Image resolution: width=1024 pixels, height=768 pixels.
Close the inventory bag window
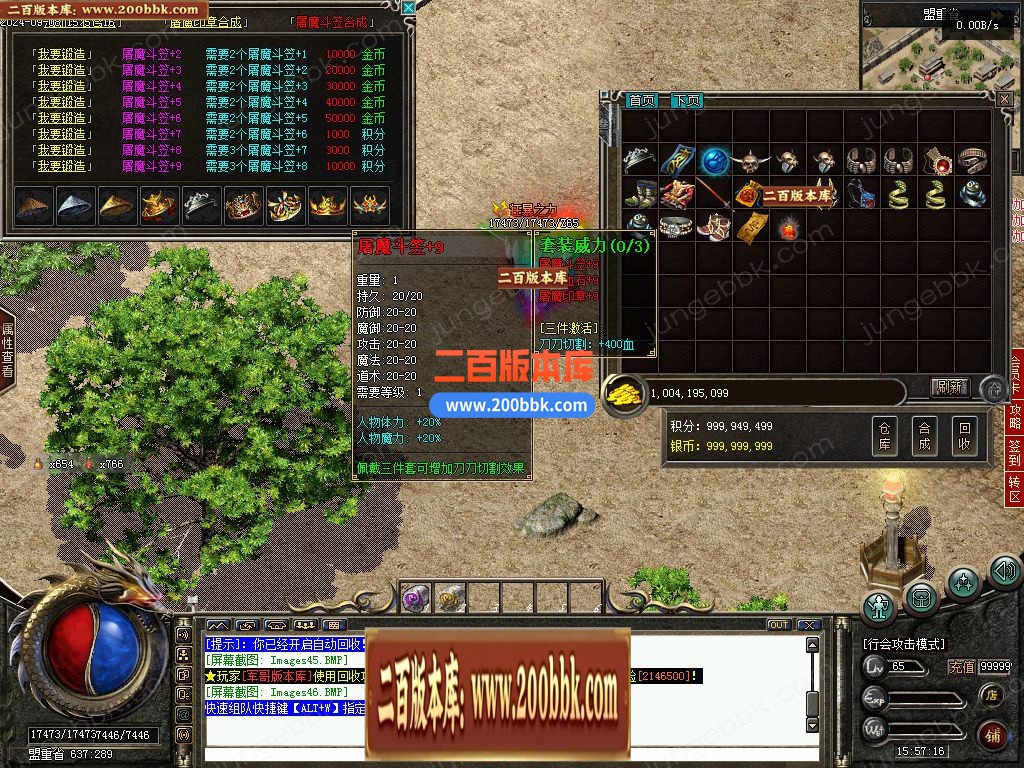point(1004,98)
